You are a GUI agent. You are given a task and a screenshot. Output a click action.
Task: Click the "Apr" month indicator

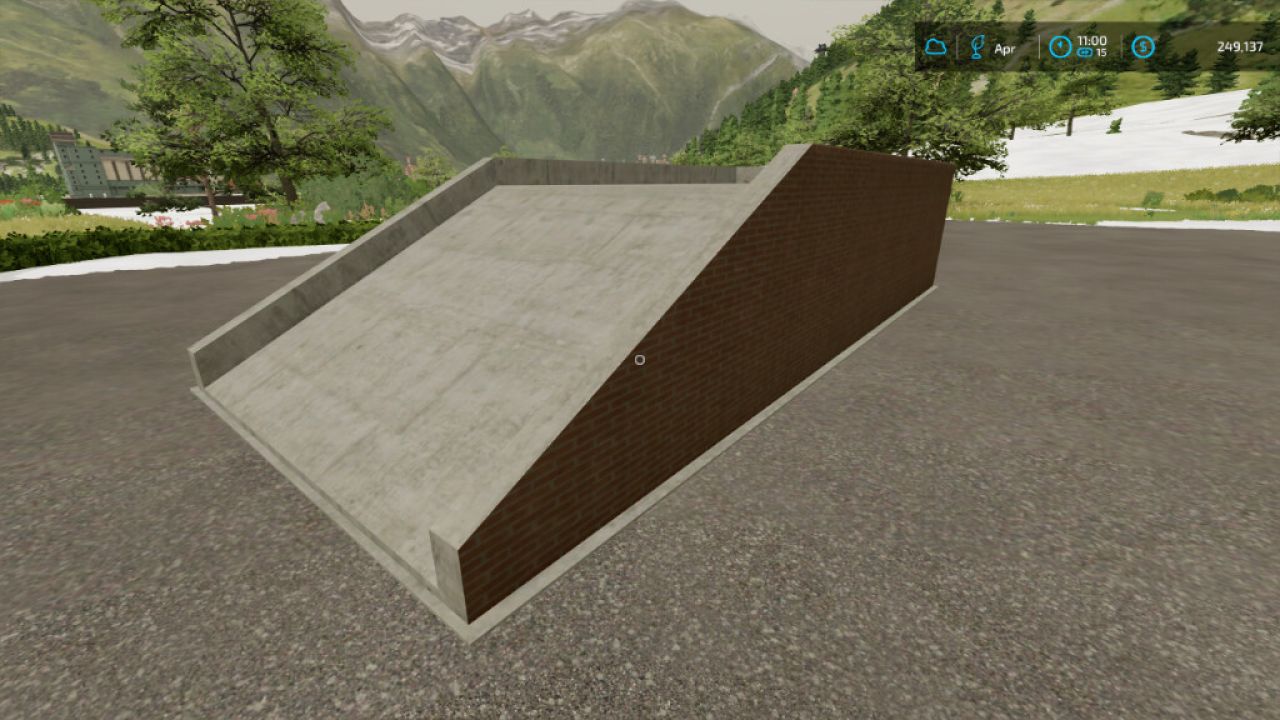[x=1005, y=46]
